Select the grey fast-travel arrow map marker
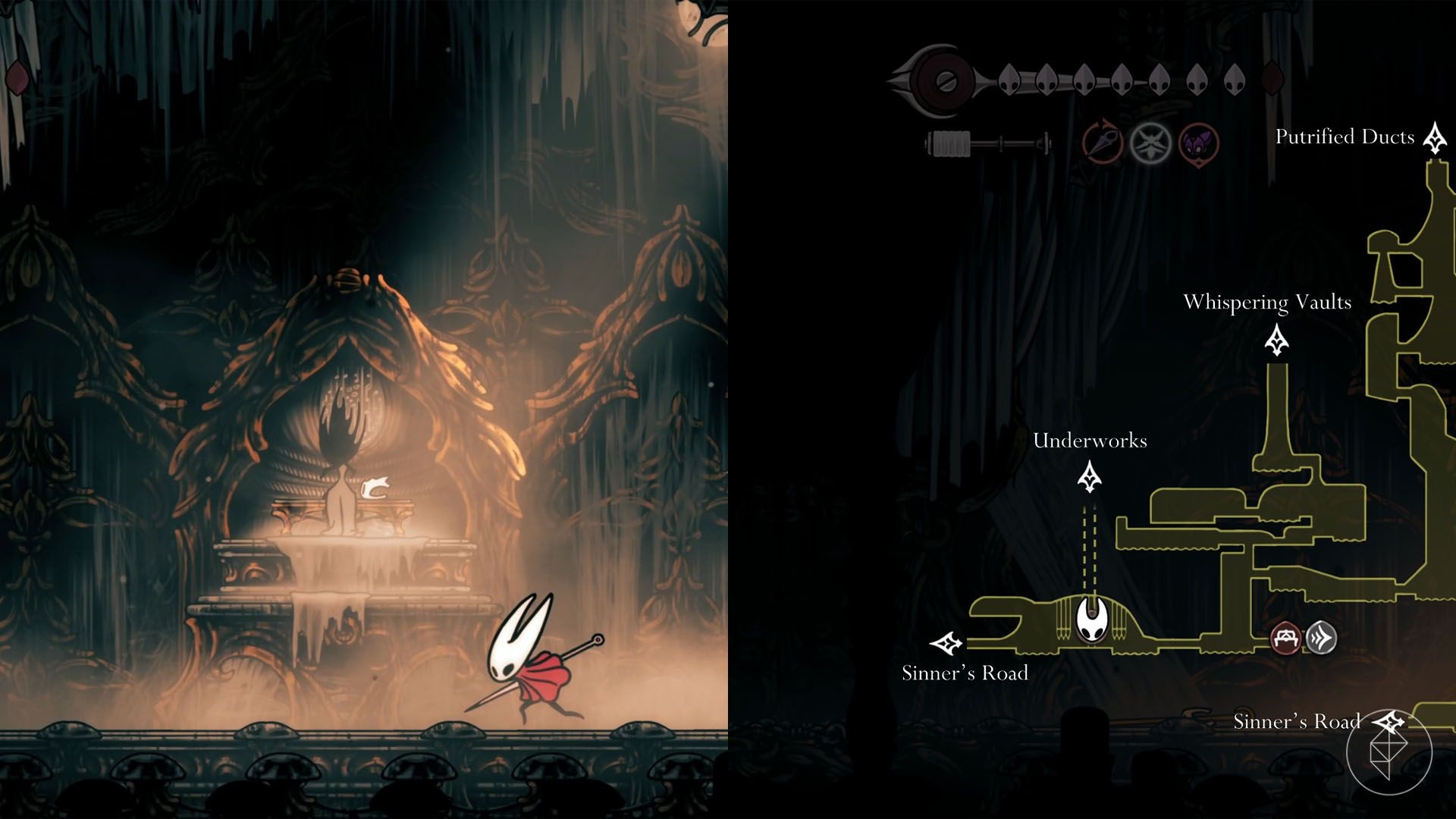1456x819 pixels. point(1321,638)
